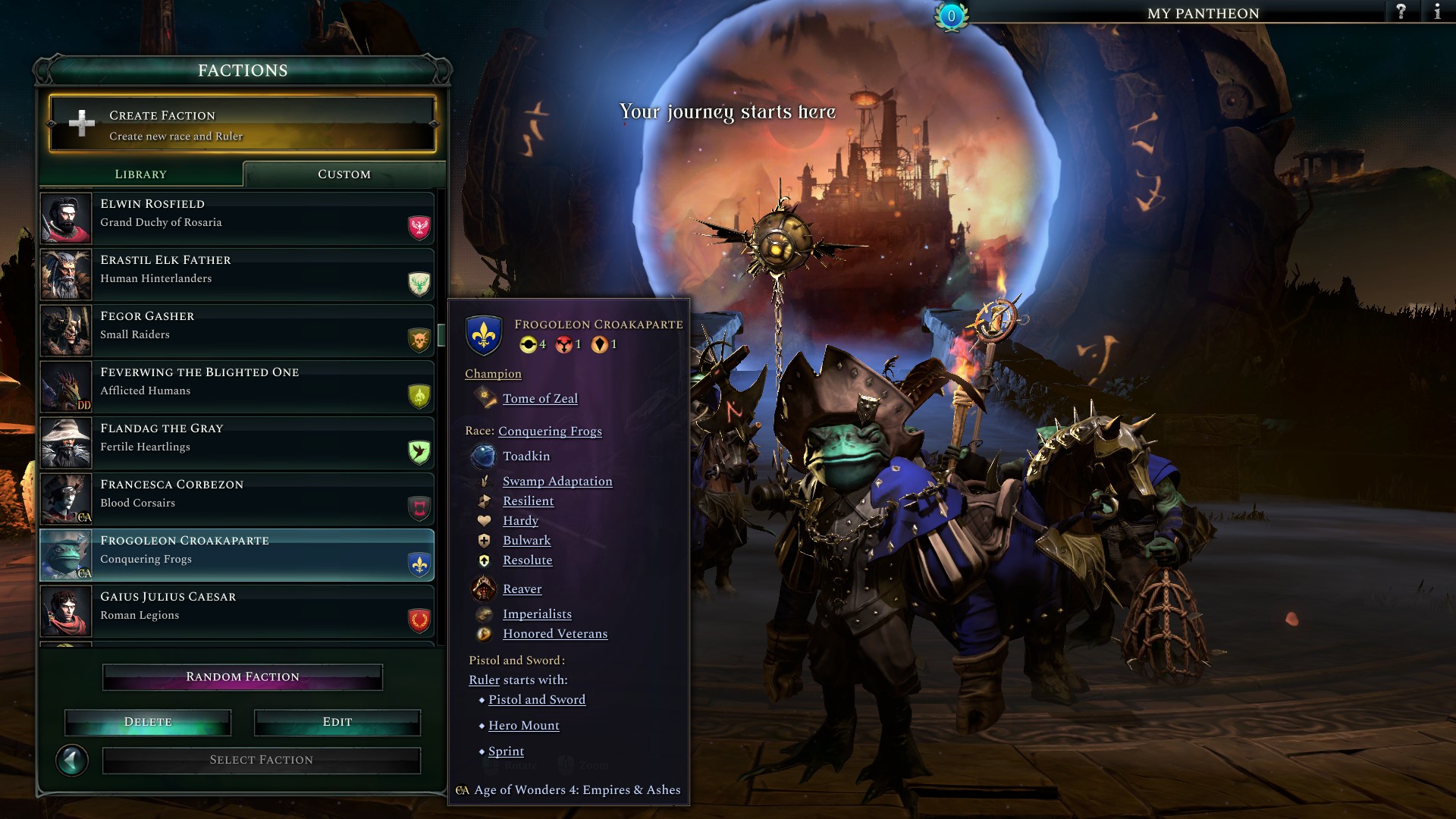Select the Reaver culture icon

click(x=485, y=588)
